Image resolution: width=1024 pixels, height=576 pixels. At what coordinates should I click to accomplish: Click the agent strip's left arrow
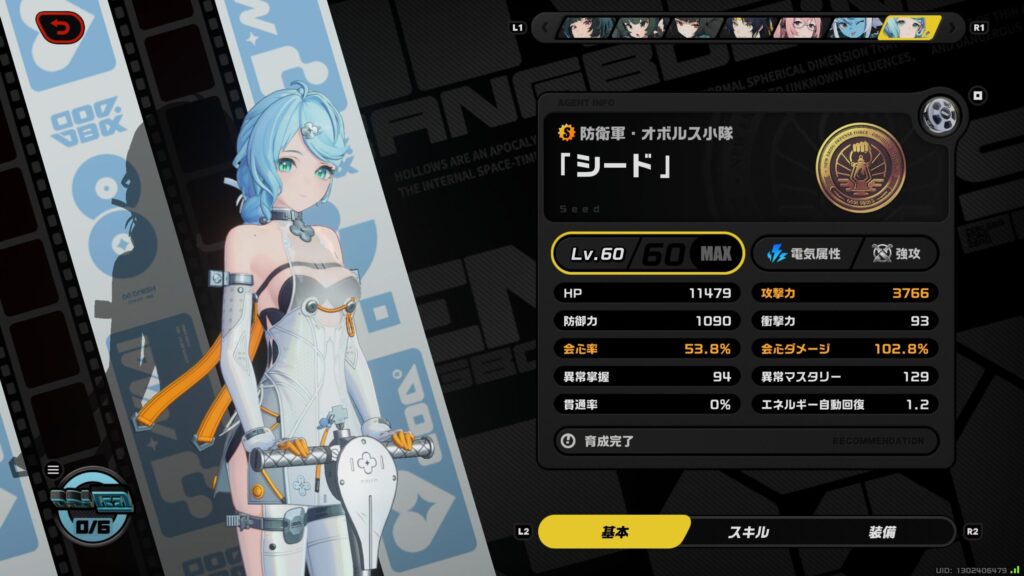546,27
